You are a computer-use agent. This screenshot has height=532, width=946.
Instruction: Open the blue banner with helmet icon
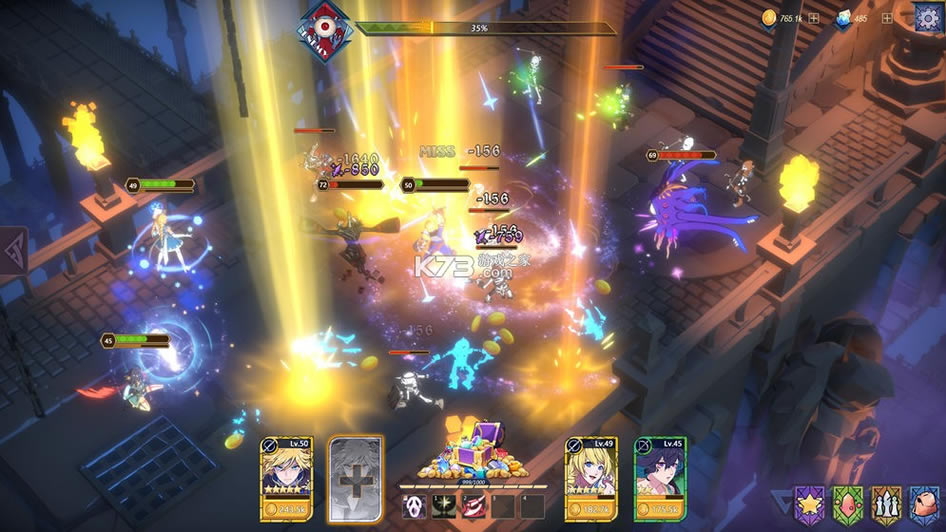point(925,503)
